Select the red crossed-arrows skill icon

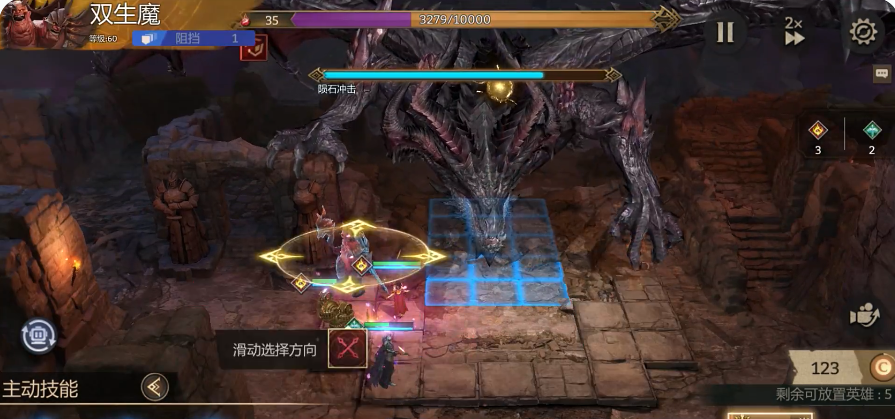348,349
